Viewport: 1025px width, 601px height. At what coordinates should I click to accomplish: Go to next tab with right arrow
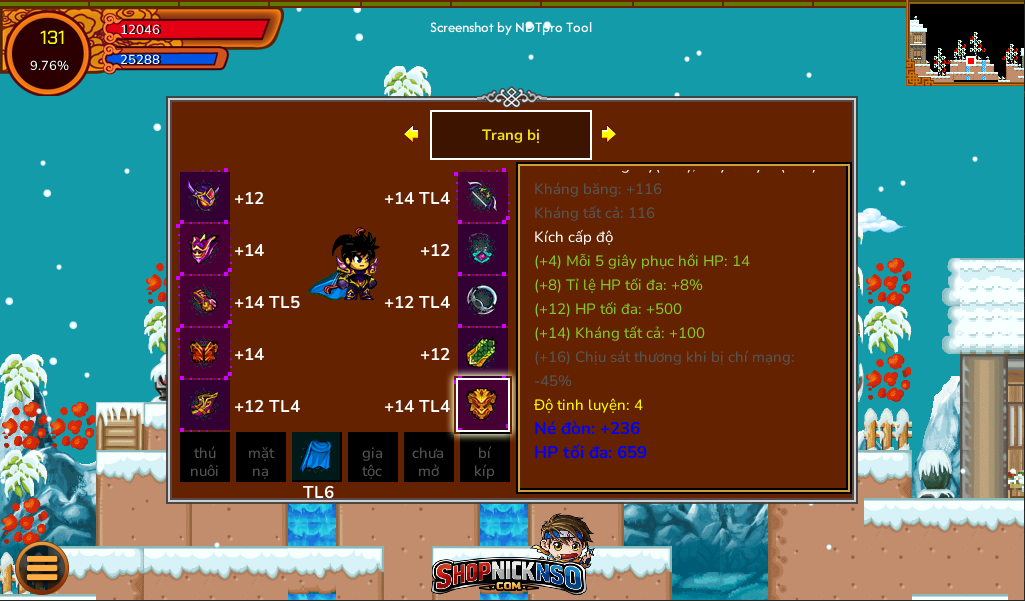[608, 134]
